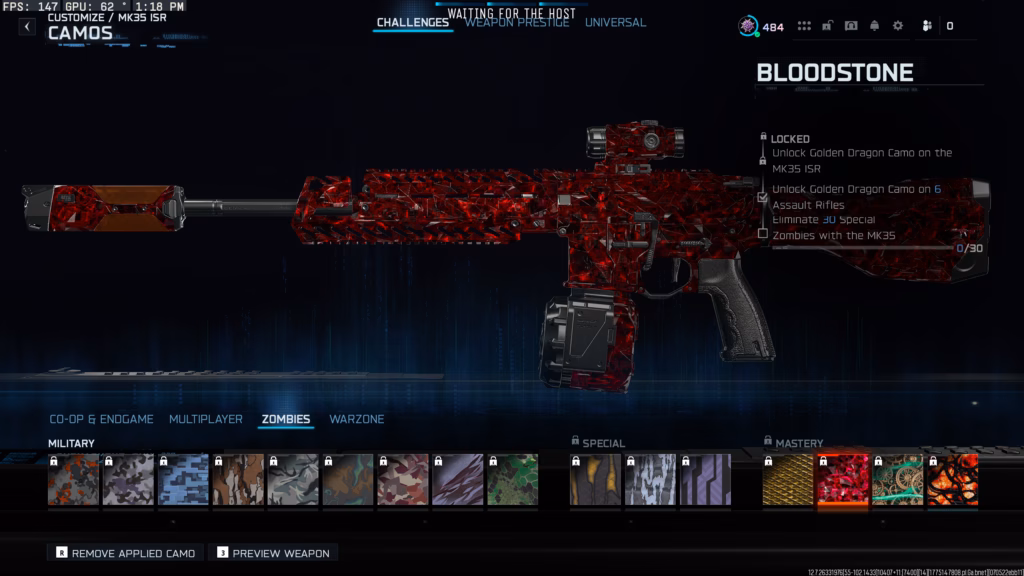
Task: Open the grid menu icon
Action: [804, 26]
